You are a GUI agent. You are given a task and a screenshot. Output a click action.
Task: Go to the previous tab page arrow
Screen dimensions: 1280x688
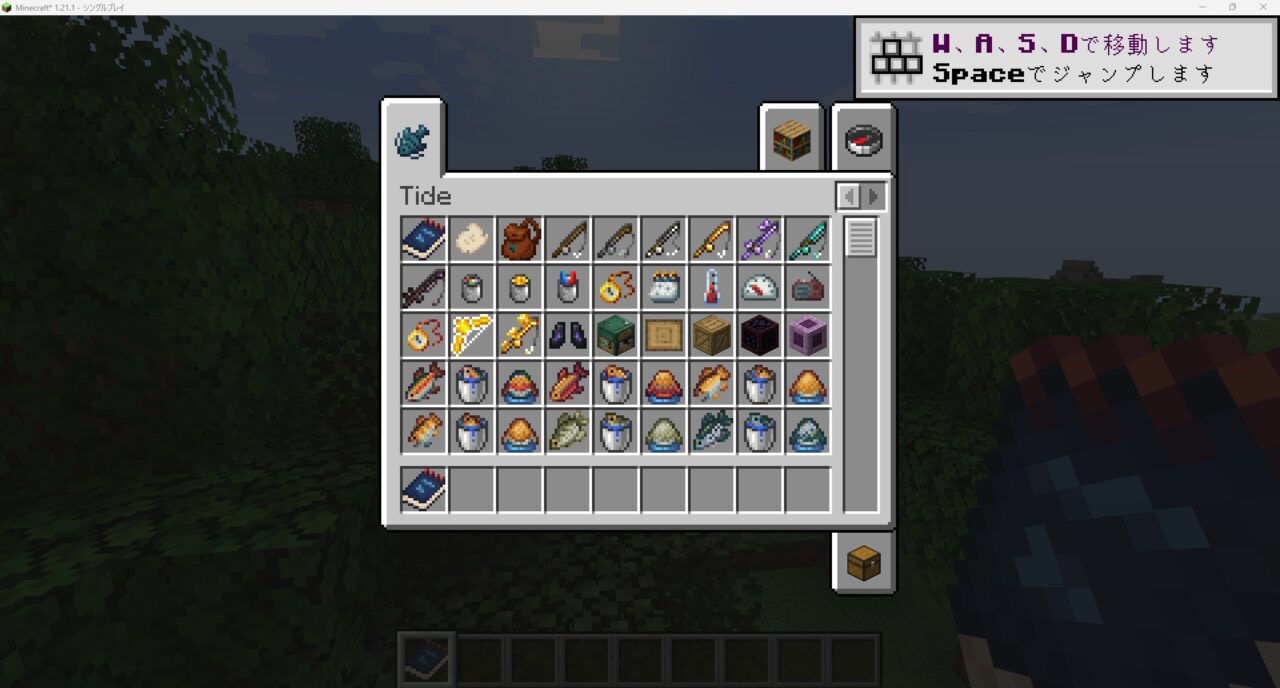(x=848, y=196)
